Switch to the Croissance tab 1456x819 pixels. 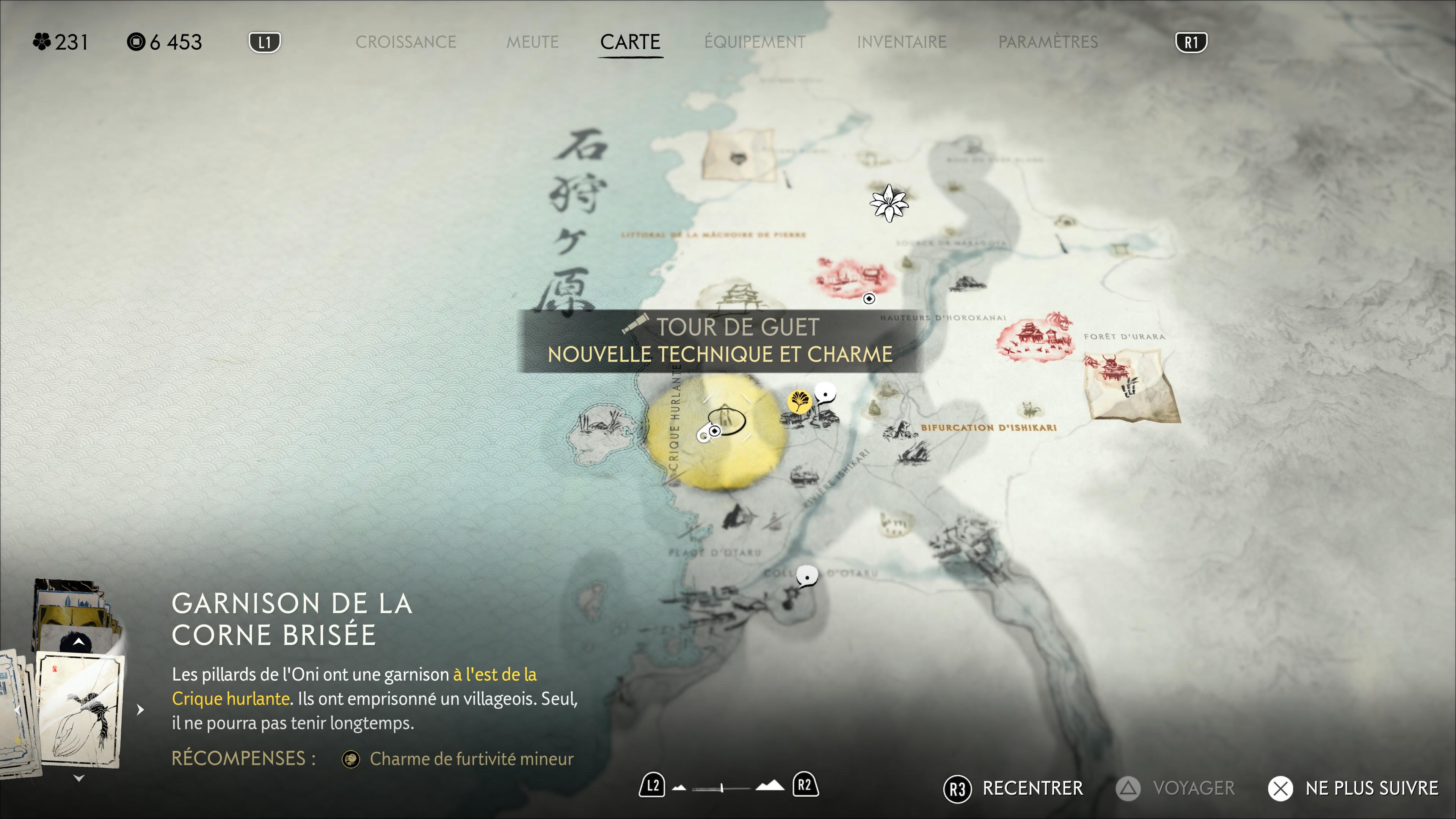pyautogui.click(x=405, y=42)
